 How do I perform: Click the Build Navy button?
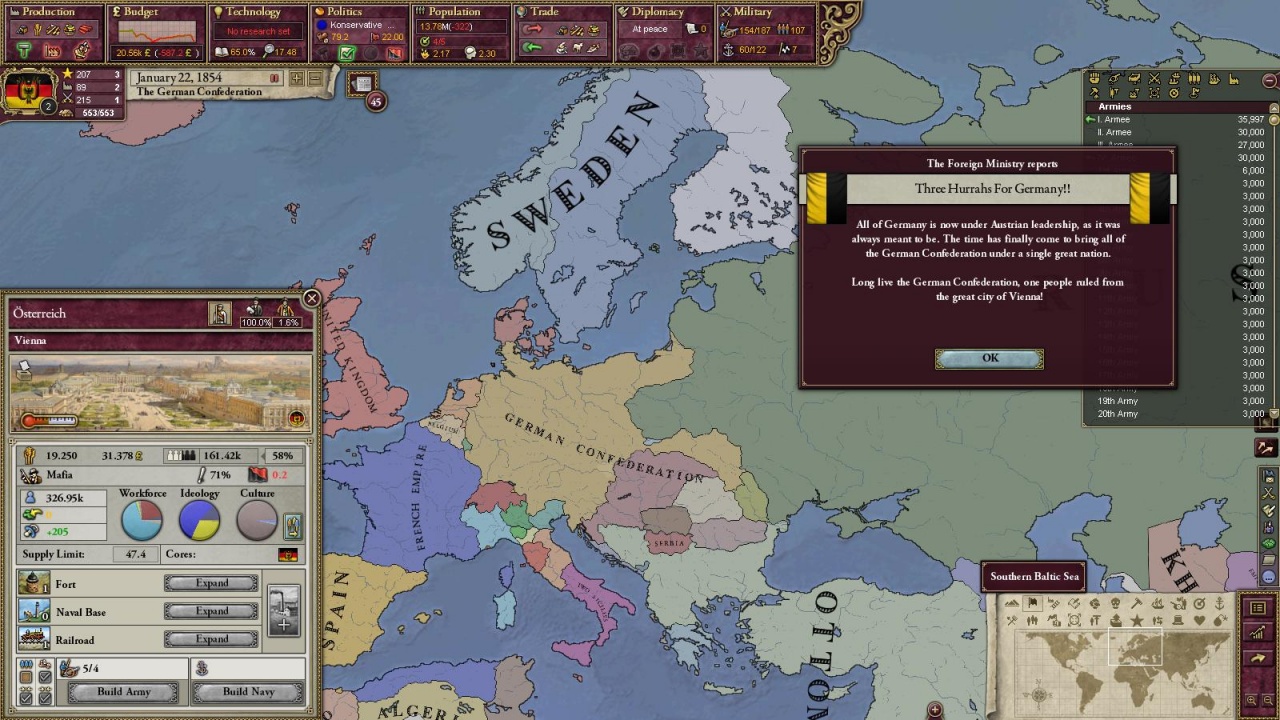point(248,692)
